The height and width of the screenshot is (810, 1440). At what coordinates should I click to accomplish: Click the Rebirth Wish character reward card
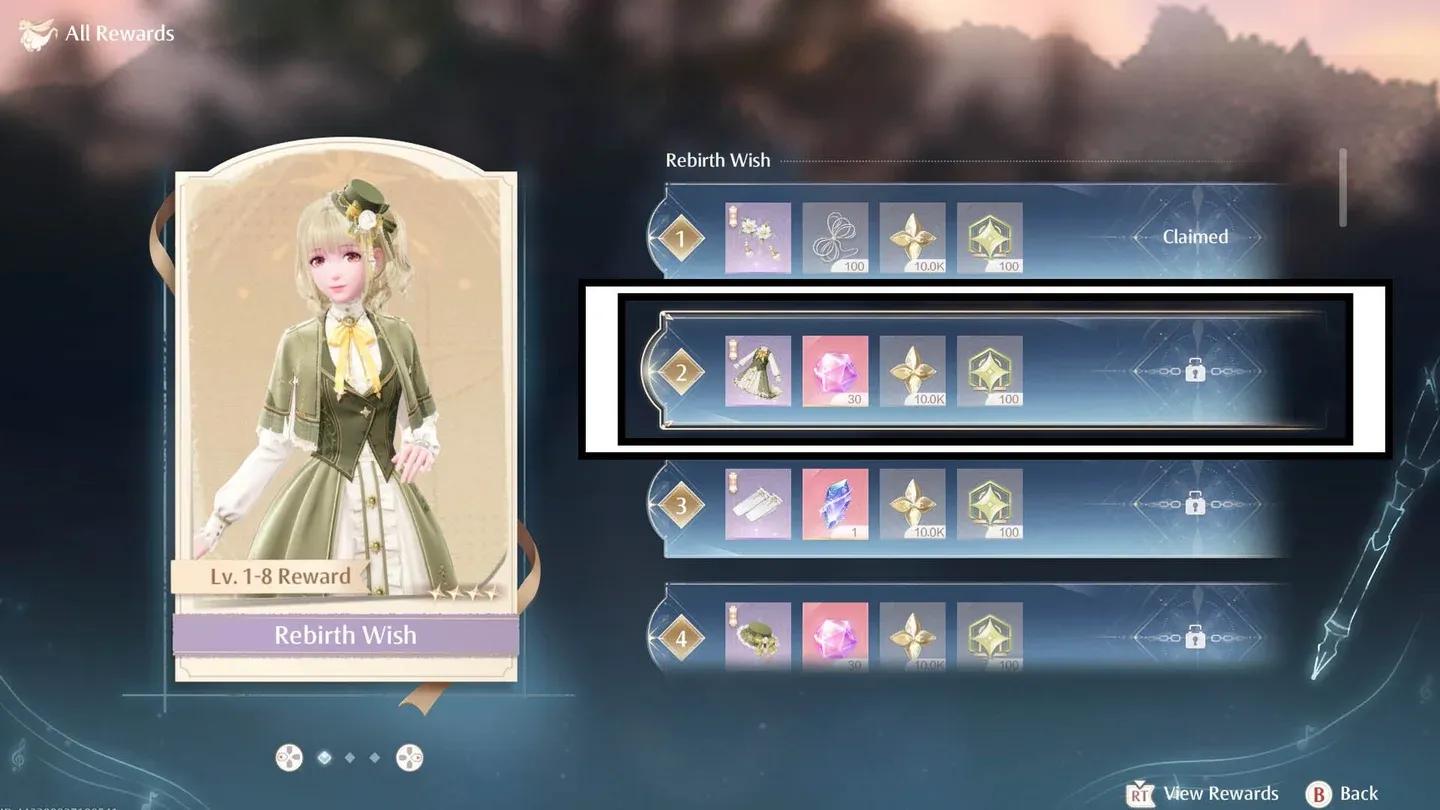tap(346, 420)
